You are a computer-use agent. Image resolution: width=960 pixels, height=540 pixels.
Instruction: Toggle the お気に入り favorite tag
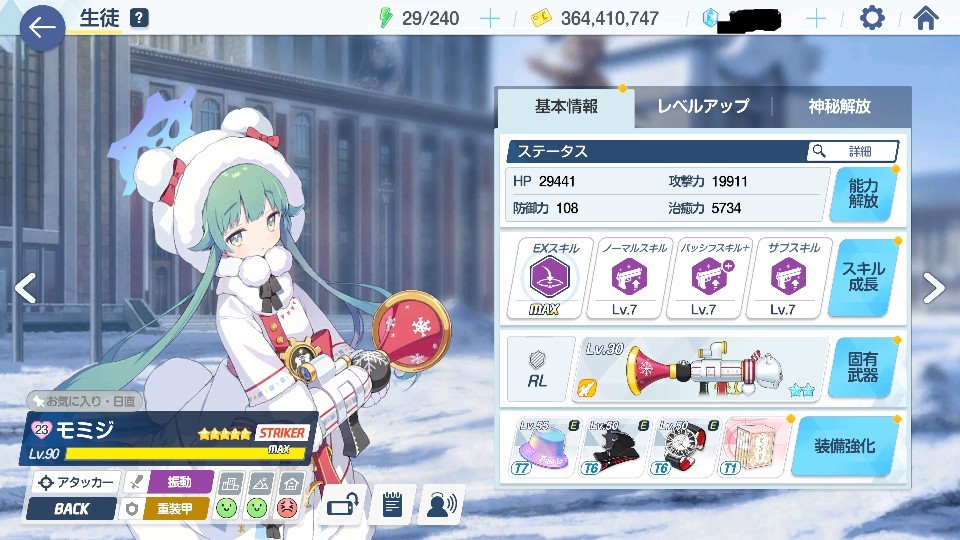86,401
